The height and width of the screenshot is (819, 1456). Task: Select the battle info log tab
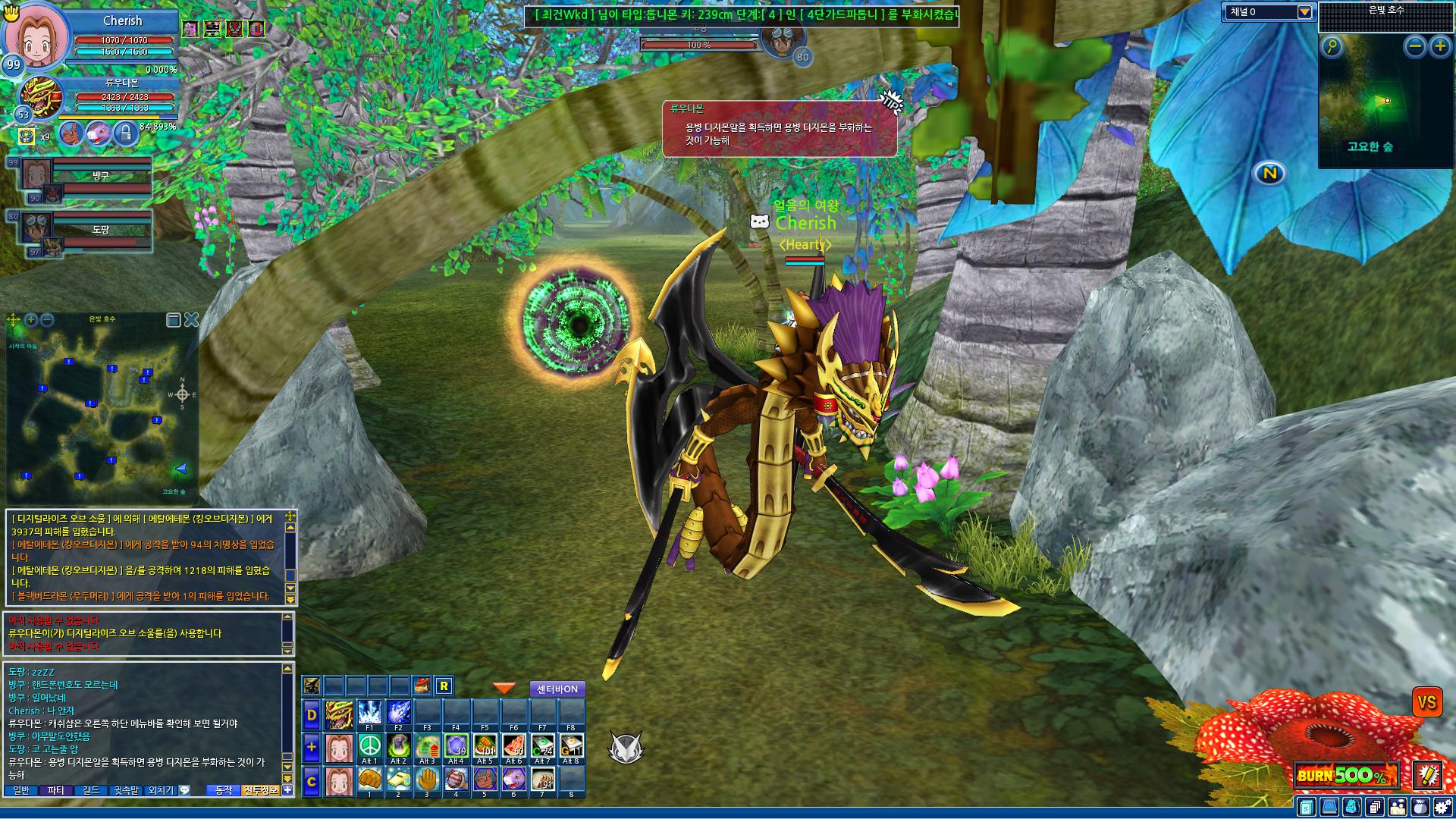tap(260, 790)
